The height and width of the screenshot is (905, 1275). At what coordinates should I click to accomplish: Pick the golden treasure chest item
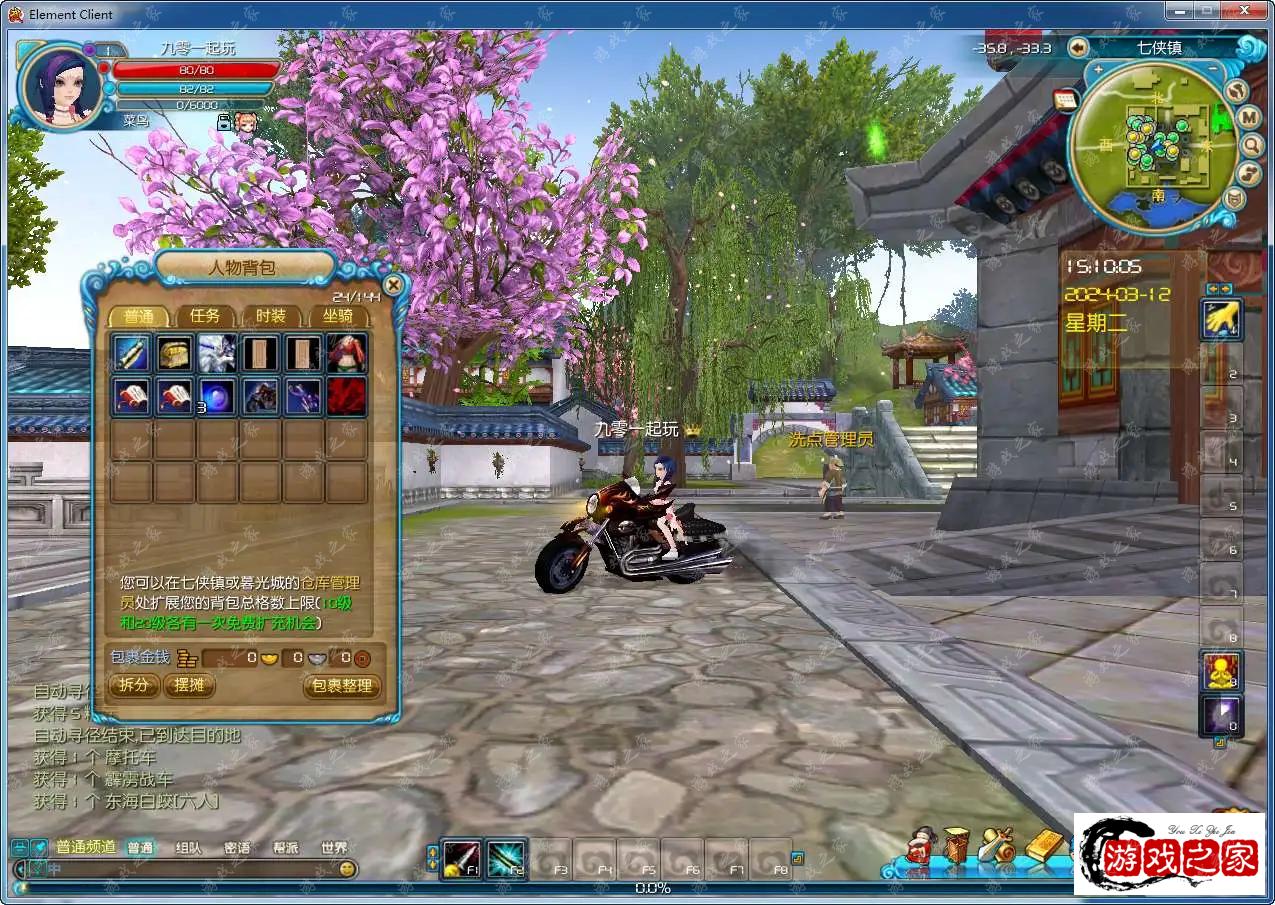pyautogui.click(x=175, y=353)
